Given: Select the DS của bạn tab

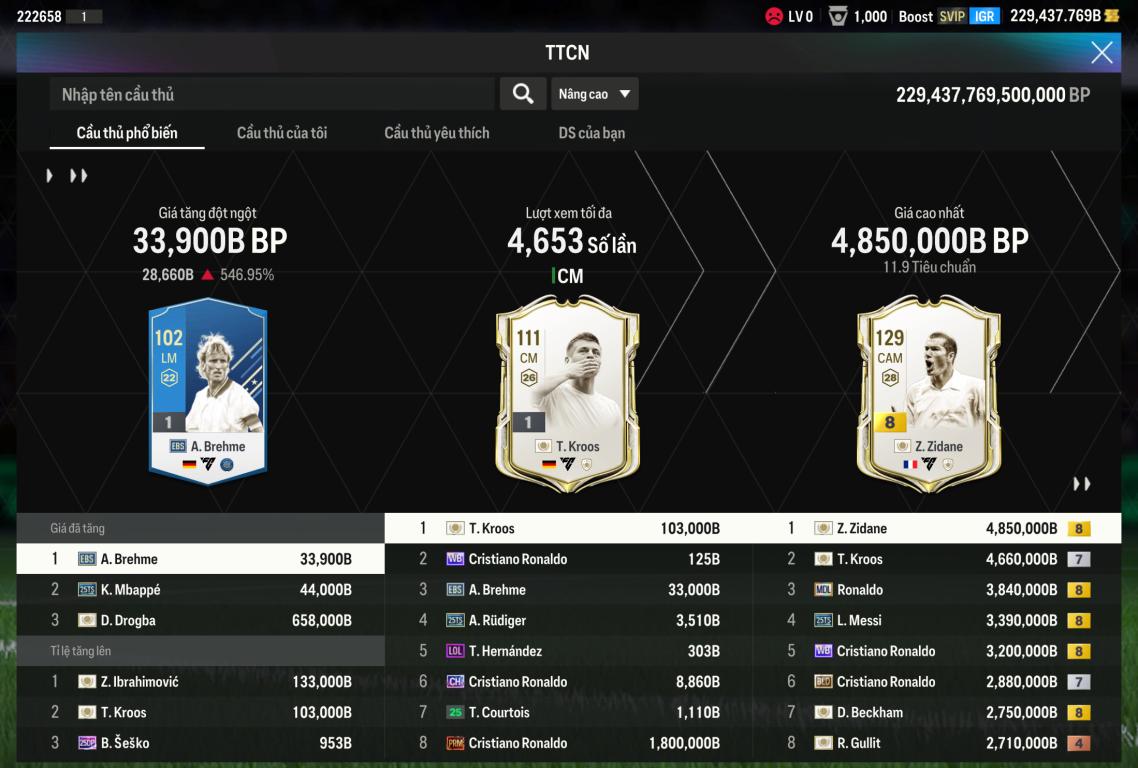Looking at the screenshot, I should (591, 133).
